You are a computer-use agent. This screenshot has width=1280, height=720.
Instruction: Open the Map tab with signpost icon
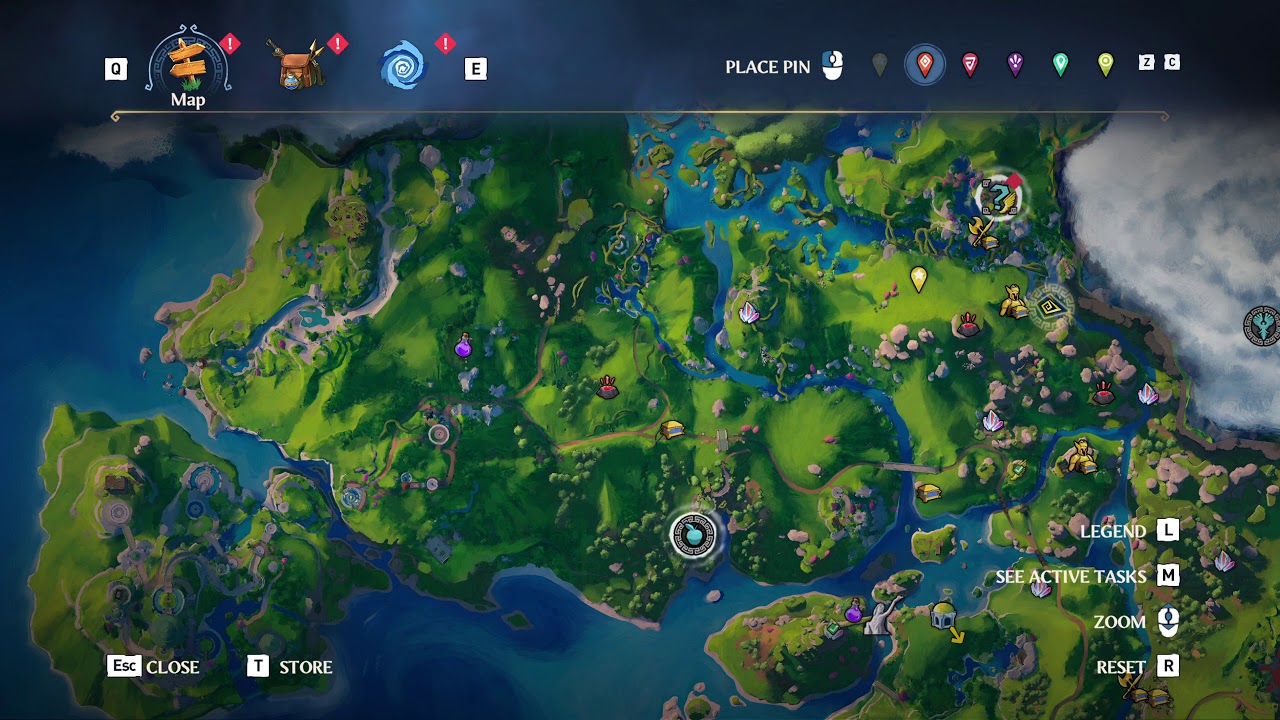[x=188, y=64]
